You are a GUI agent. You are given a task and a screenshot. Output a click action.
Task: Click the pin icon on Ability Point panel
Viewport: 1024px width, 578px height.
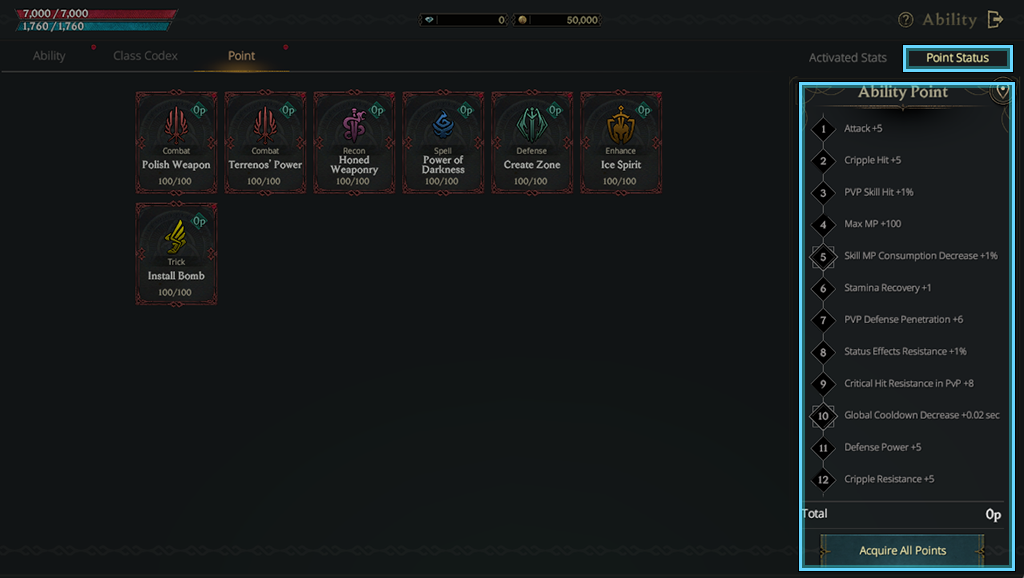[1002, 91]
